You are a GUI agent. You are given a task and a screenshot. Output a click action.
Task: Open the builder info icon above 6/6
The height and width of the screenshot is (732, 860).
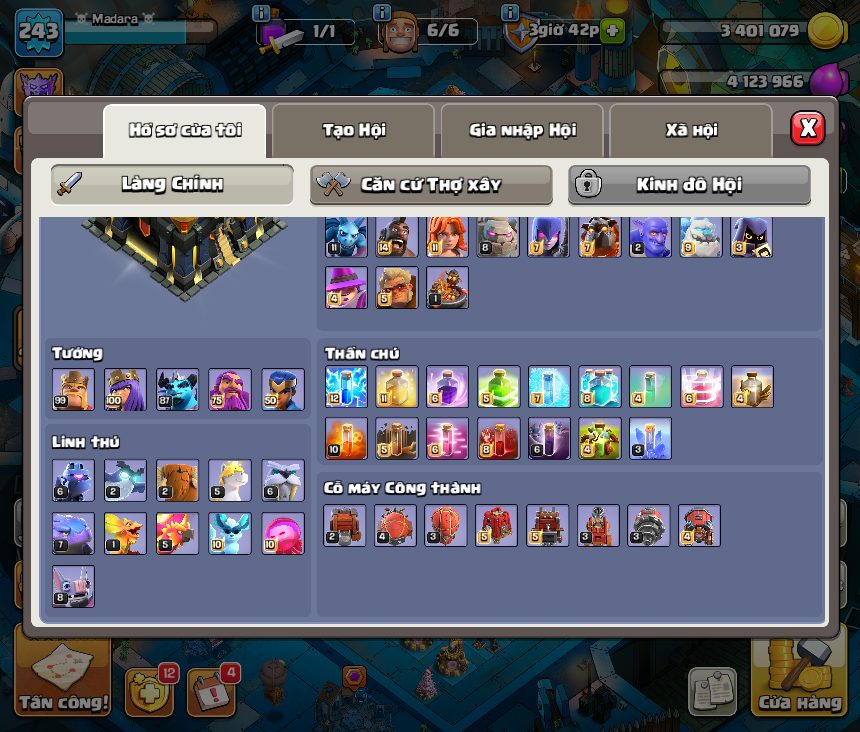tap(382, 13)
